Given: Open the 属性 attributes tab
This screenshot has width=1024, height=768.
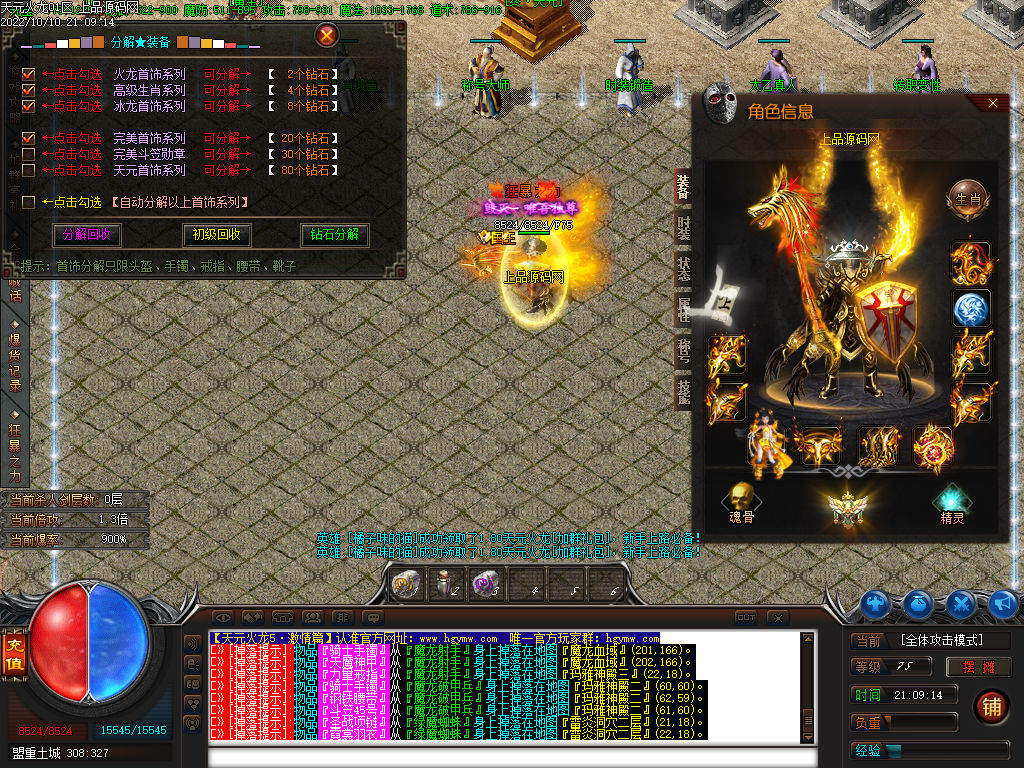Looking at the screenshot, I should point(683,309).
